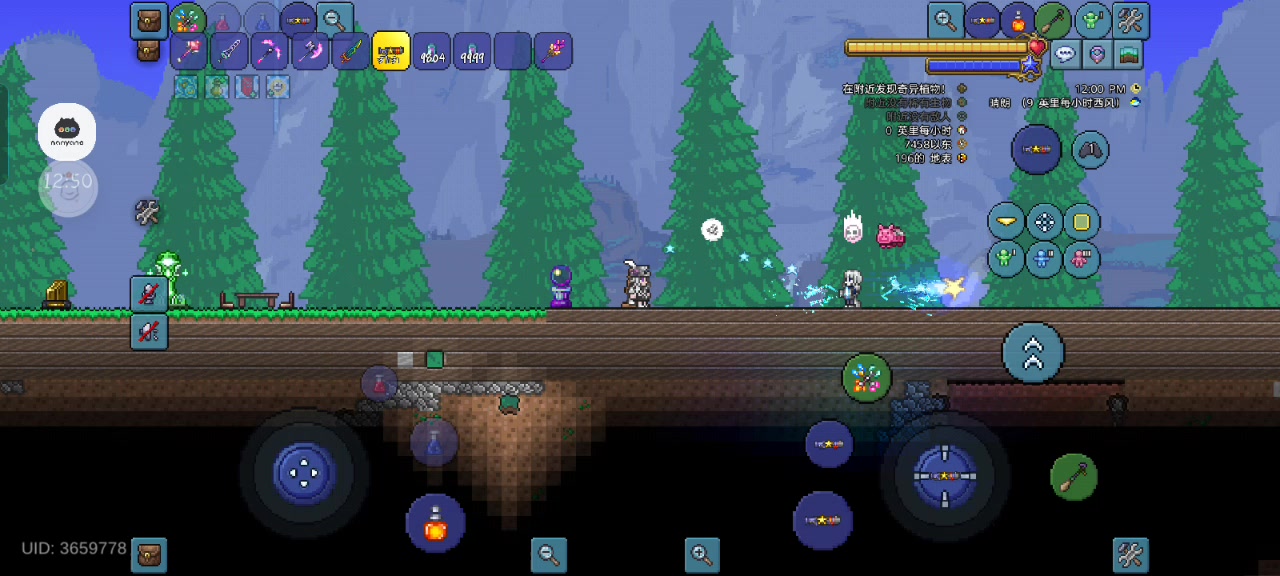The width and height of the screenshot is (1280, 576).
Task: Choose the highlighted yellow hotbar slot
Action: (x=391, y=51)
